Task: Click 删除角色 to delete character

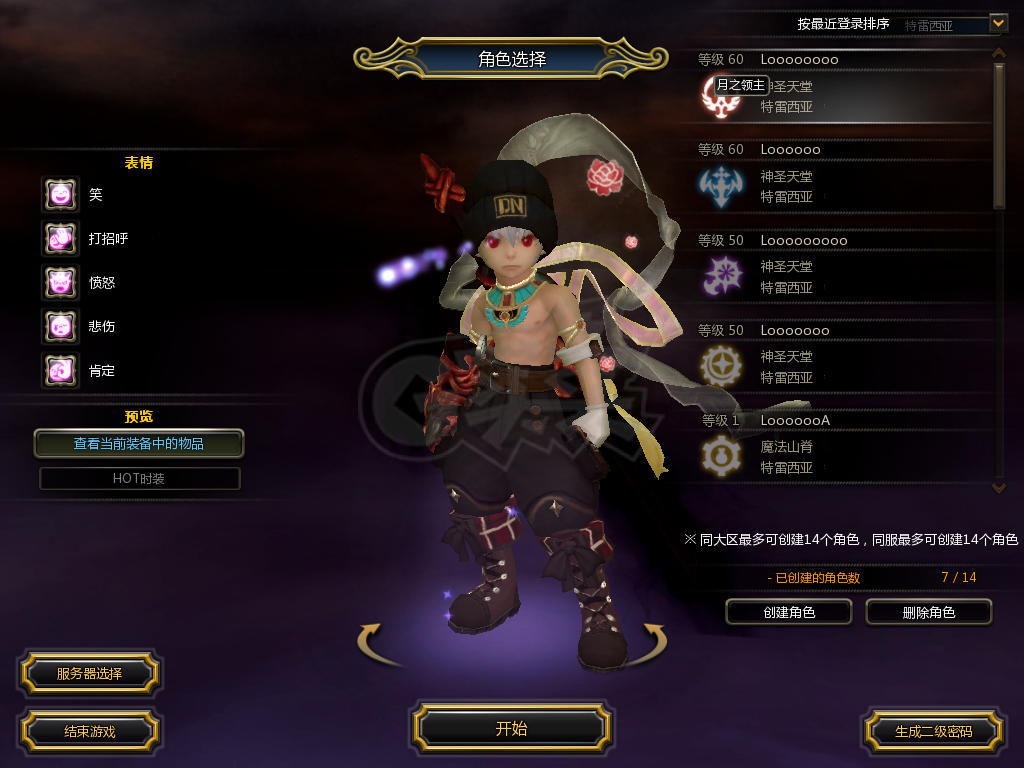Action: click(x=928, y=612)
